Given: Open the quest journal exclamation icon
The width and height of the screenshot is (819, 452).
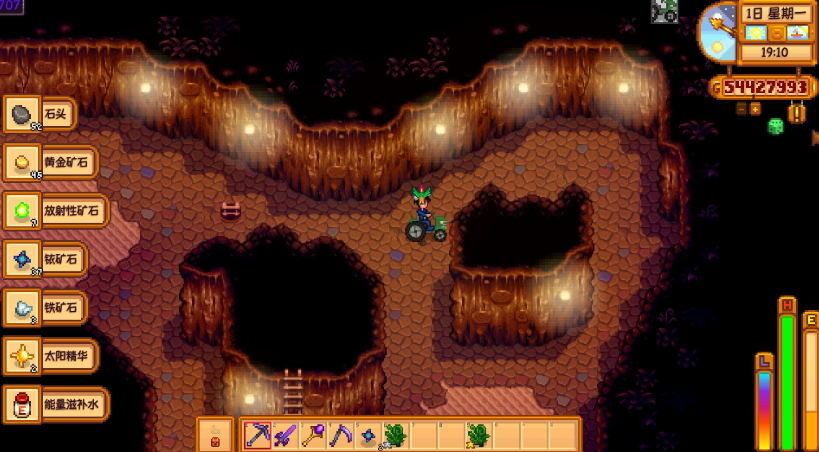Looking at the screenshot, I should (796, 113).
